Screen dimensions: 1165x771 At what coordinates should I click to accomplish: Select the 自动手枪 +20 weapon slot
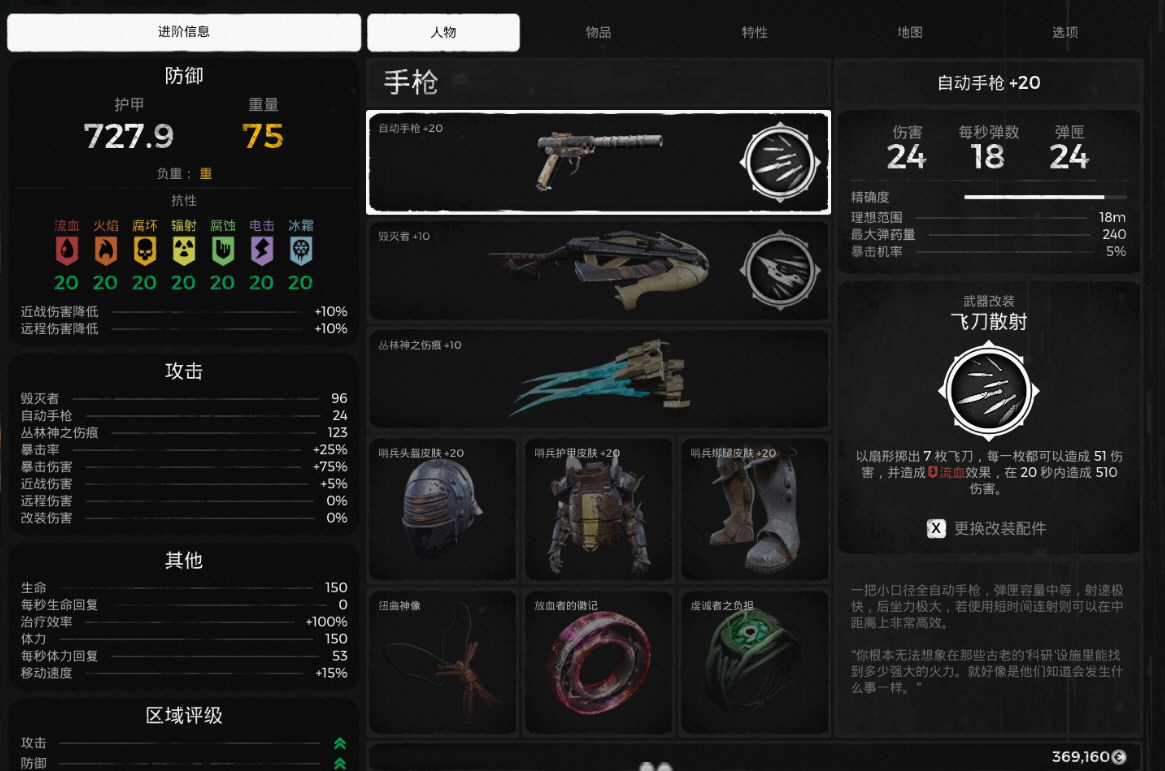(x=598, y=162)
